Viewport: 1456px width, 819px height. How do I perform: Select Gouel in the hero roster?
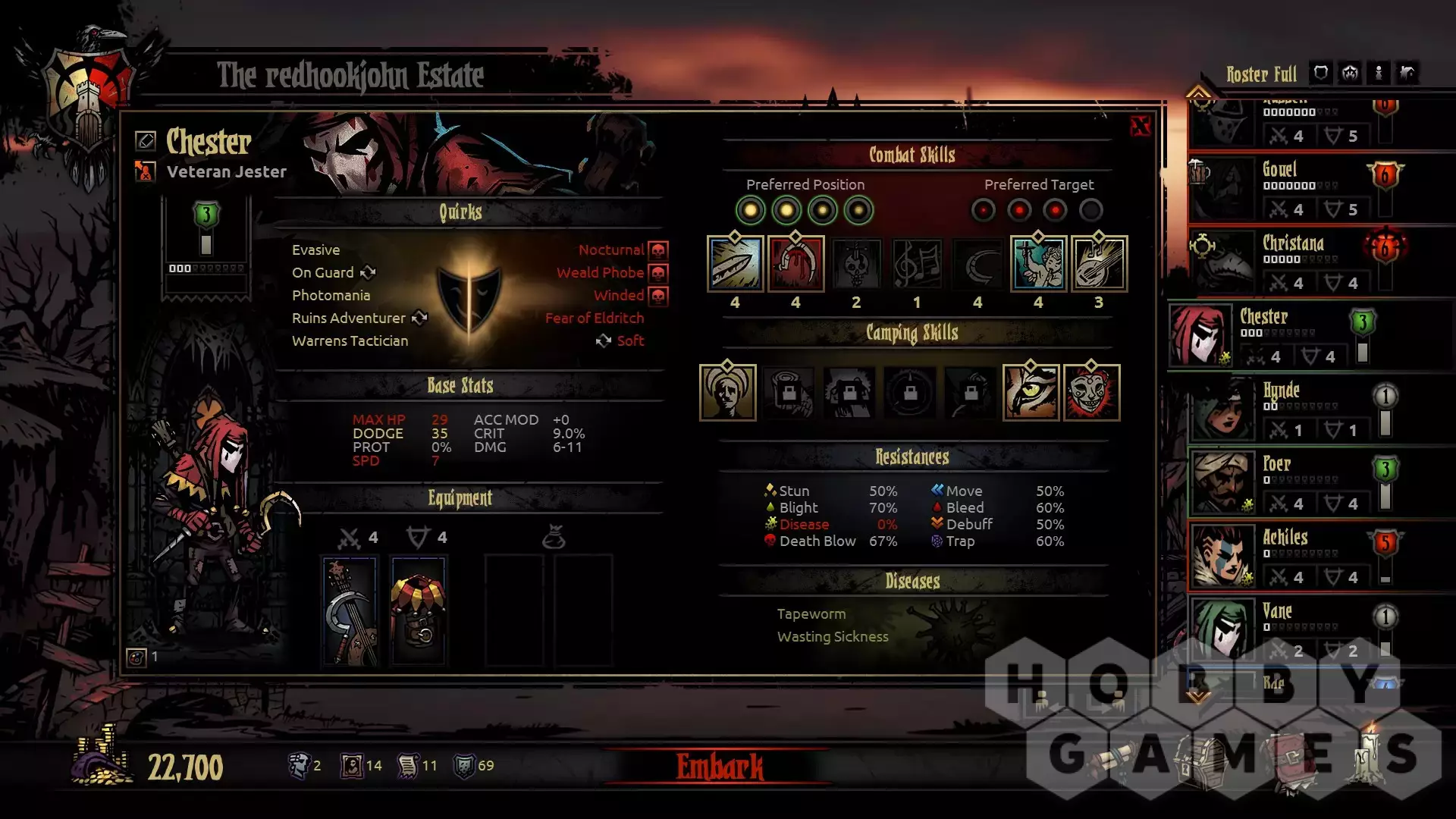1289,187
